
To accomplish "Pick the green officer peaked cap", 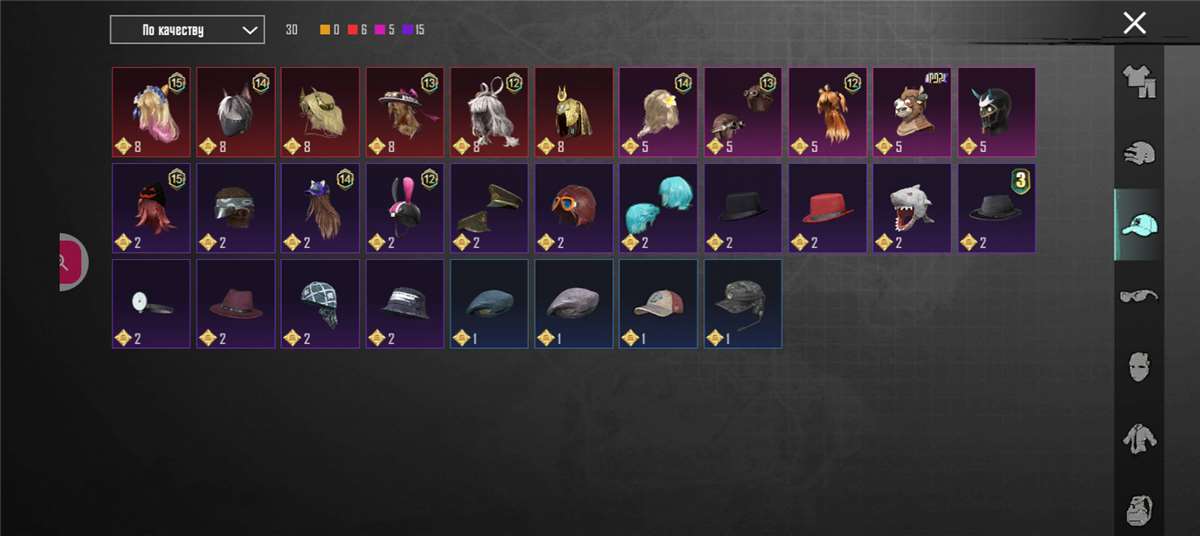I will [x=489, y=208].
